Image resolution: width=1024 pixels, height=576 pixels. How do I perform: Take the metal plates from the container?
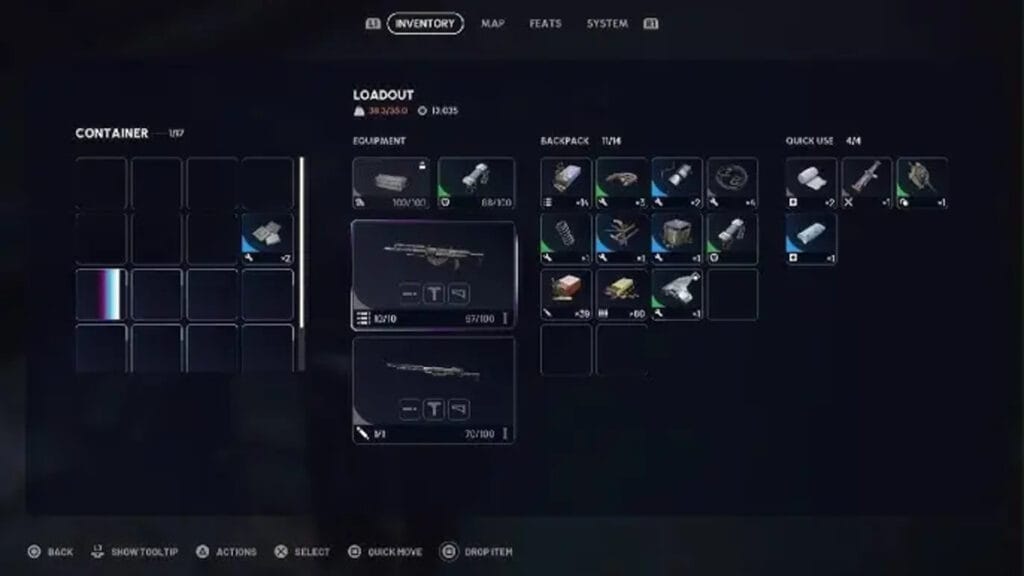(267, 237)
